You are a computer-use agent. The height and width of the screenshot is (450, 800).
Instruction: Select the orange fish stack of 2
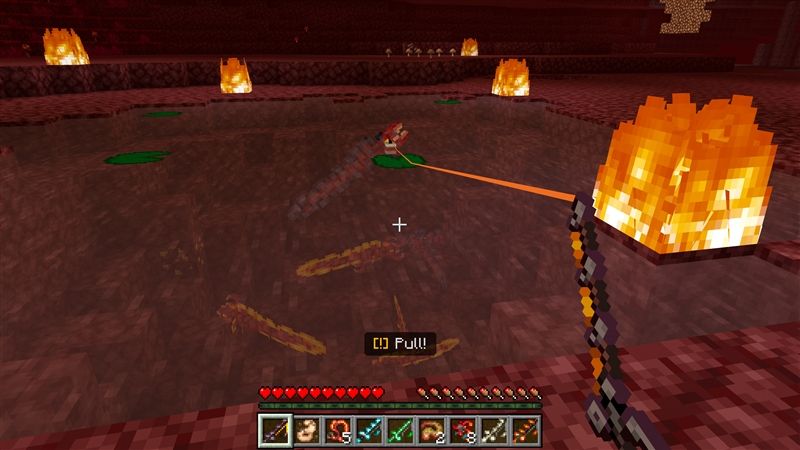pos(432,431)
